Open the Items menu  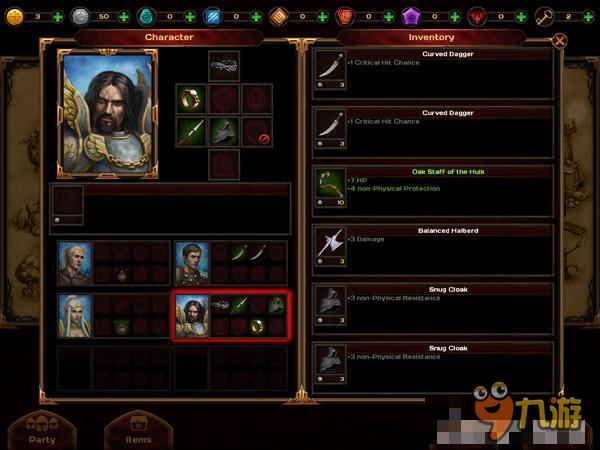pos(138,431)
